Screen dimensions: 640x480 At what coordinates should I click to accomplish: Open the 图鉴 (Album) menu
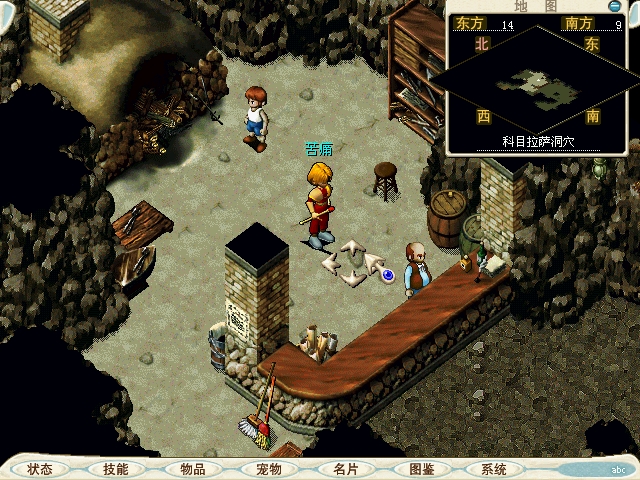[421, 469]
